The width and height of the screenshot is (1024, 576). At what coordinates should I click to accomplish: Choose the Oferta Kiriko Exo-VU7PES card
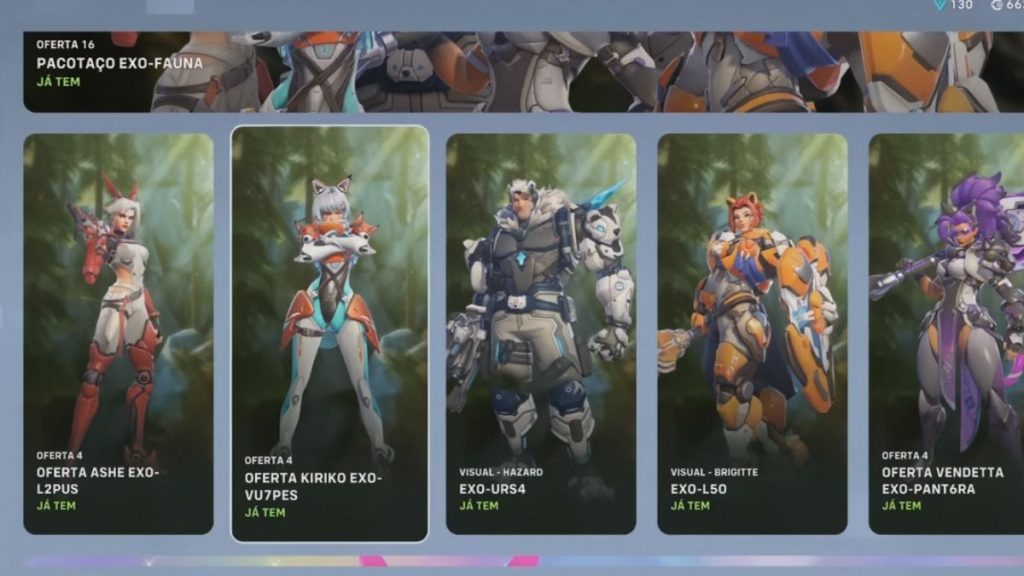(330, 334)
